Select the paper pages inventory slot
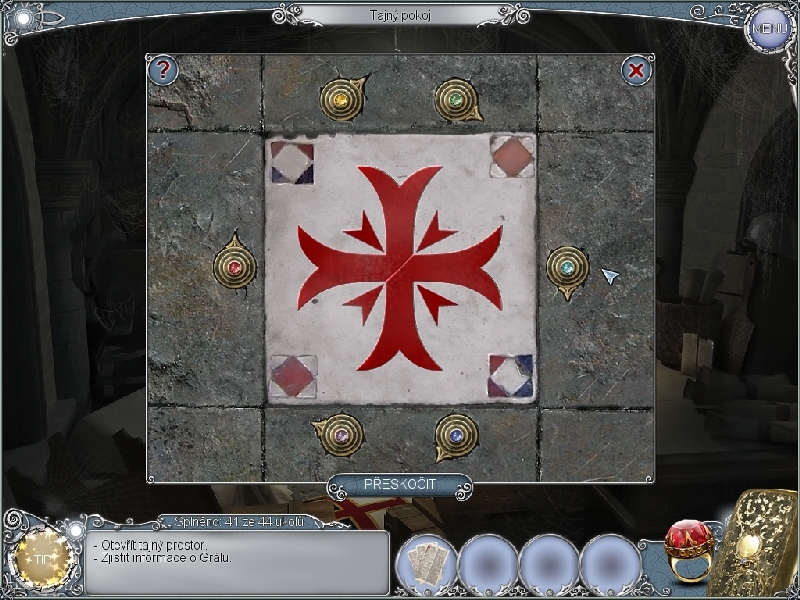The height and width of the screenshot is (600, 800). coord(426,564)
